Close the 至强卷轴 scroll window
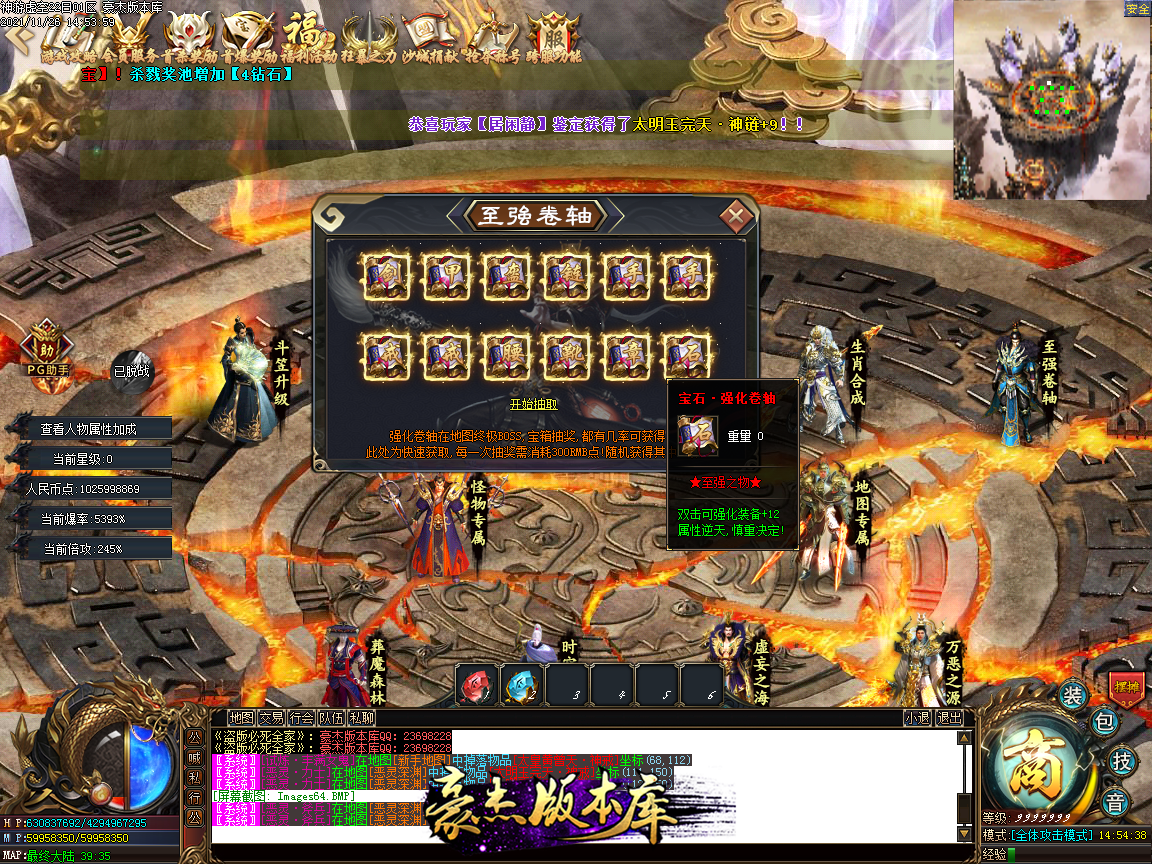Image resolution: width=1152 pixels, height=864 pixels. tap(737, 215)
